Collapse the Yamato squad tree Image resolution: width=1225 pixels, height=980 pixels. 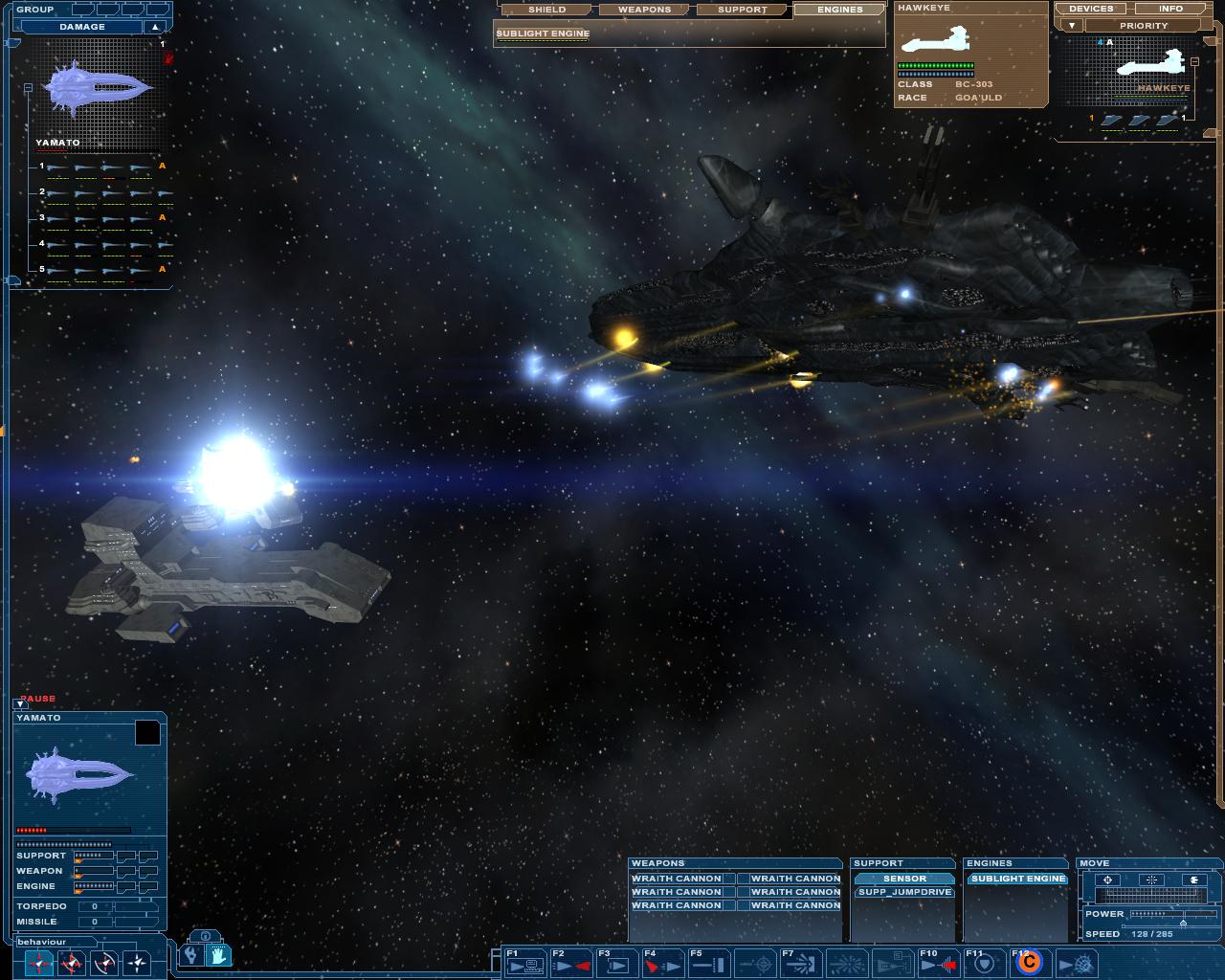(x=28, y=88)
